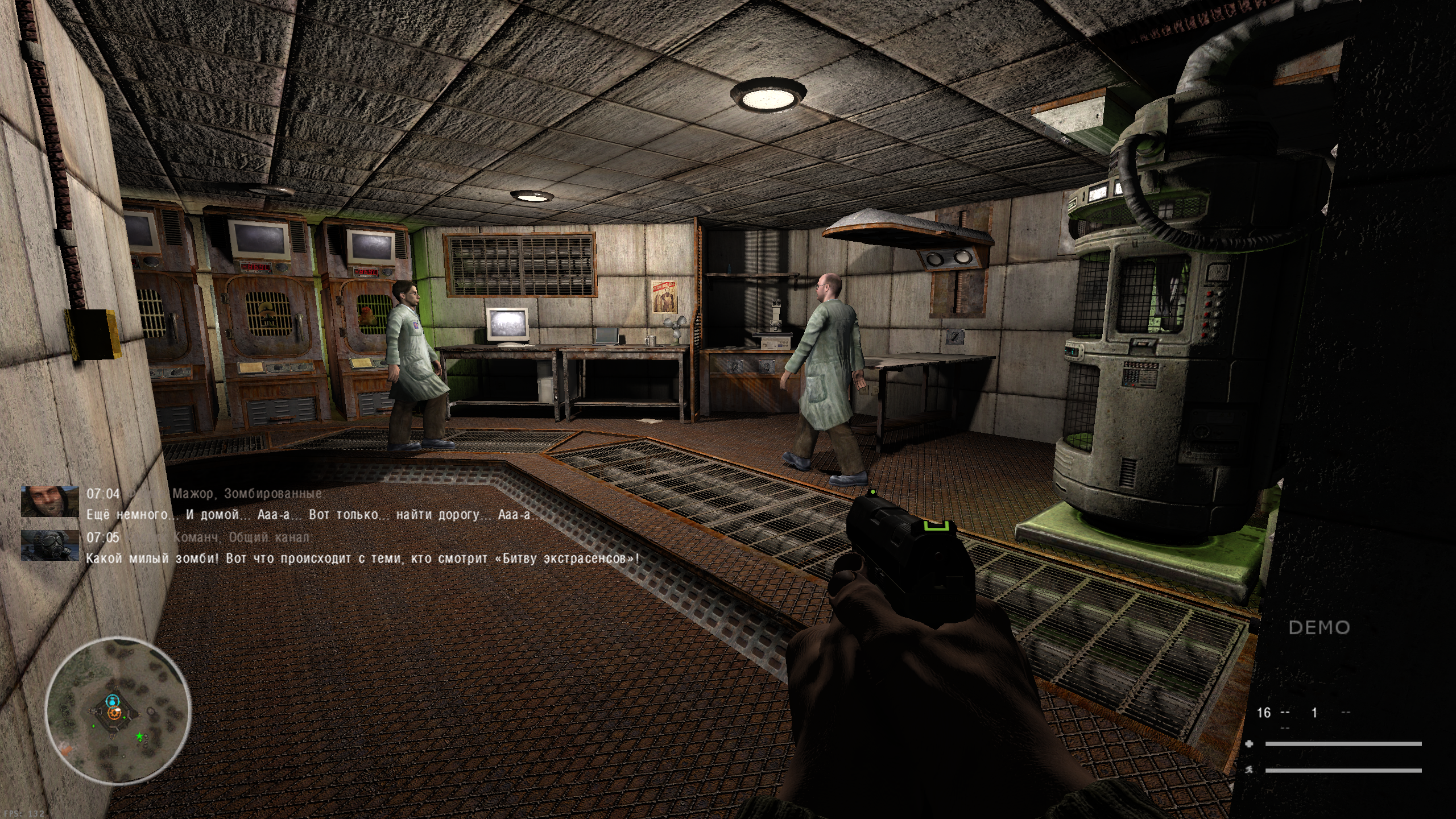Click the green star marker on minimap
This screenshot has height=819, width=1456.
point(139,737)
